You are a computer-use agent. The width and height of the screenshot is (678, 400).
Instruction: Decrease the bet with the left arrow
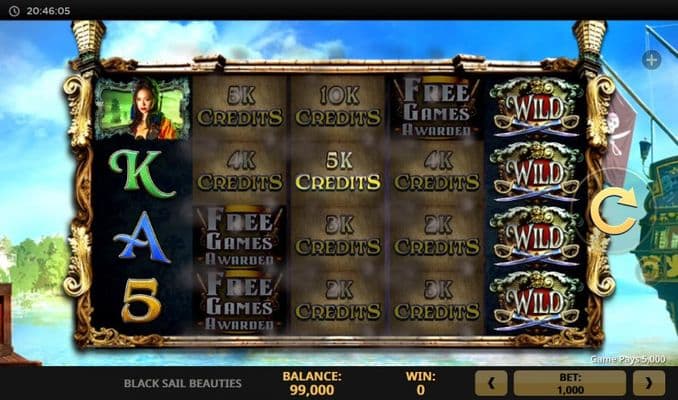[490, 382]
